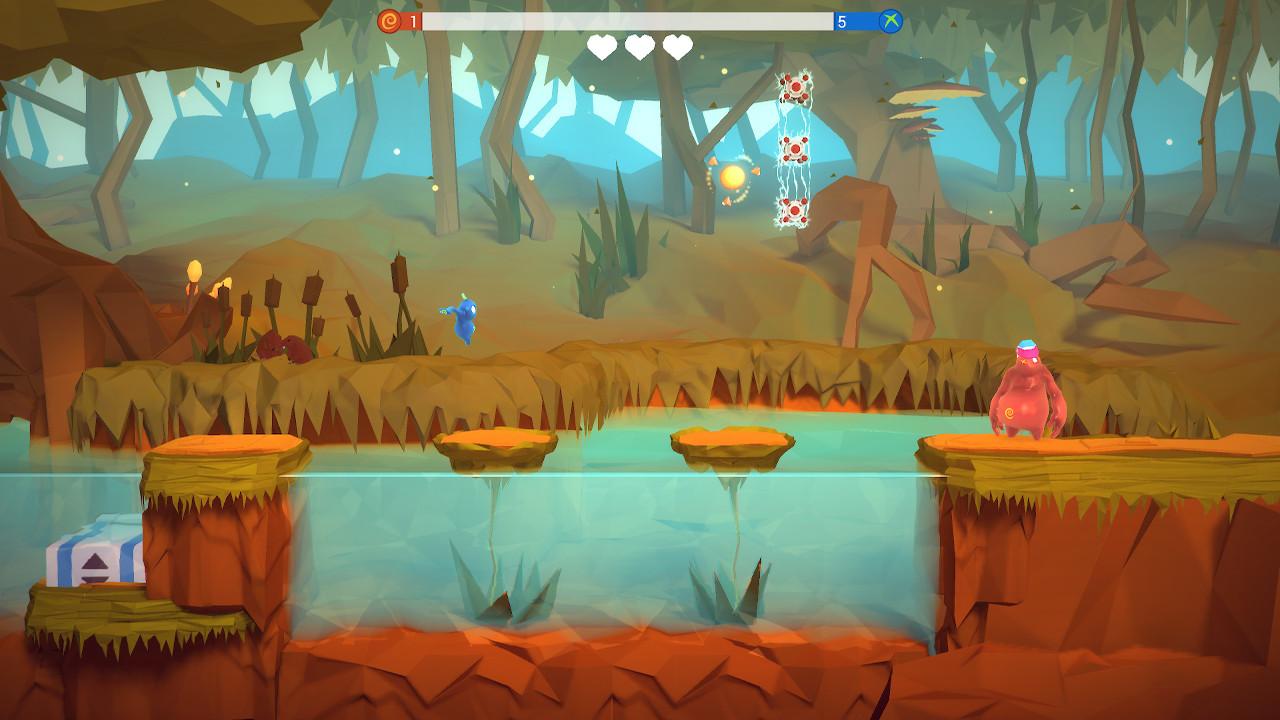This screenshot has width=1280, height=720.
Task: Select the first white heart icon
Action: (600, 46)
